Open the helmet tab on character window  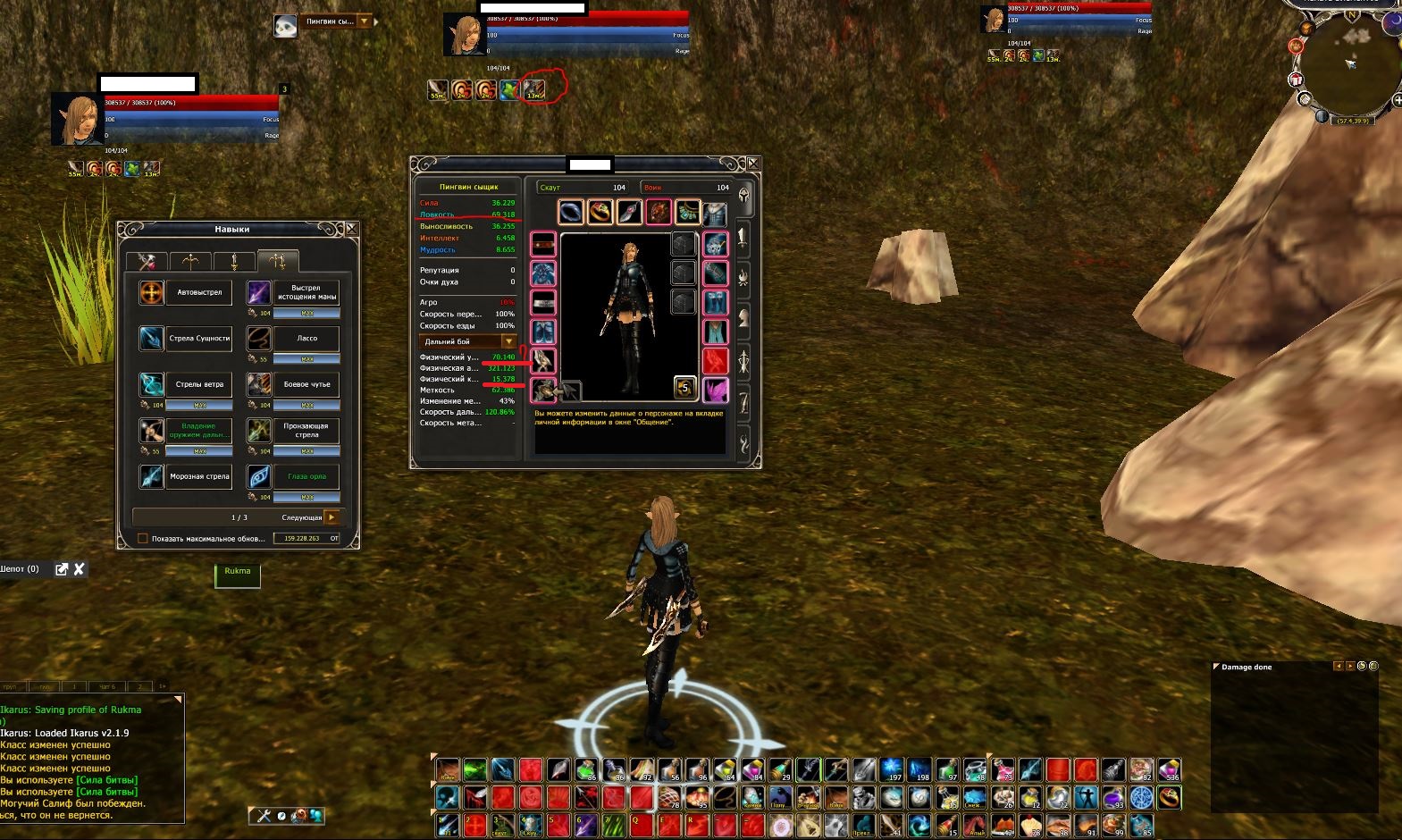click(x=743, y=197)
